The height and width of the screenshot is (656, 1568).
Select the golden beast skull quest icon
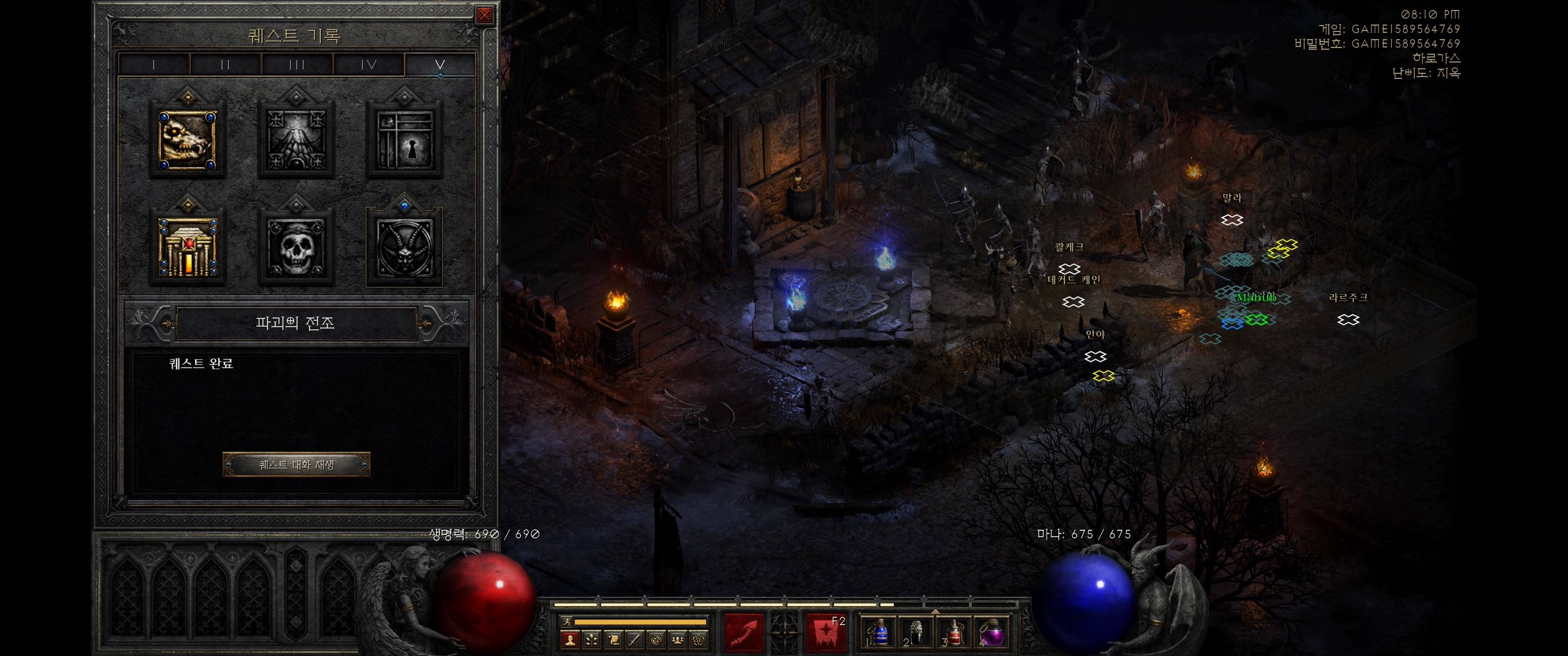pos(188,140)
